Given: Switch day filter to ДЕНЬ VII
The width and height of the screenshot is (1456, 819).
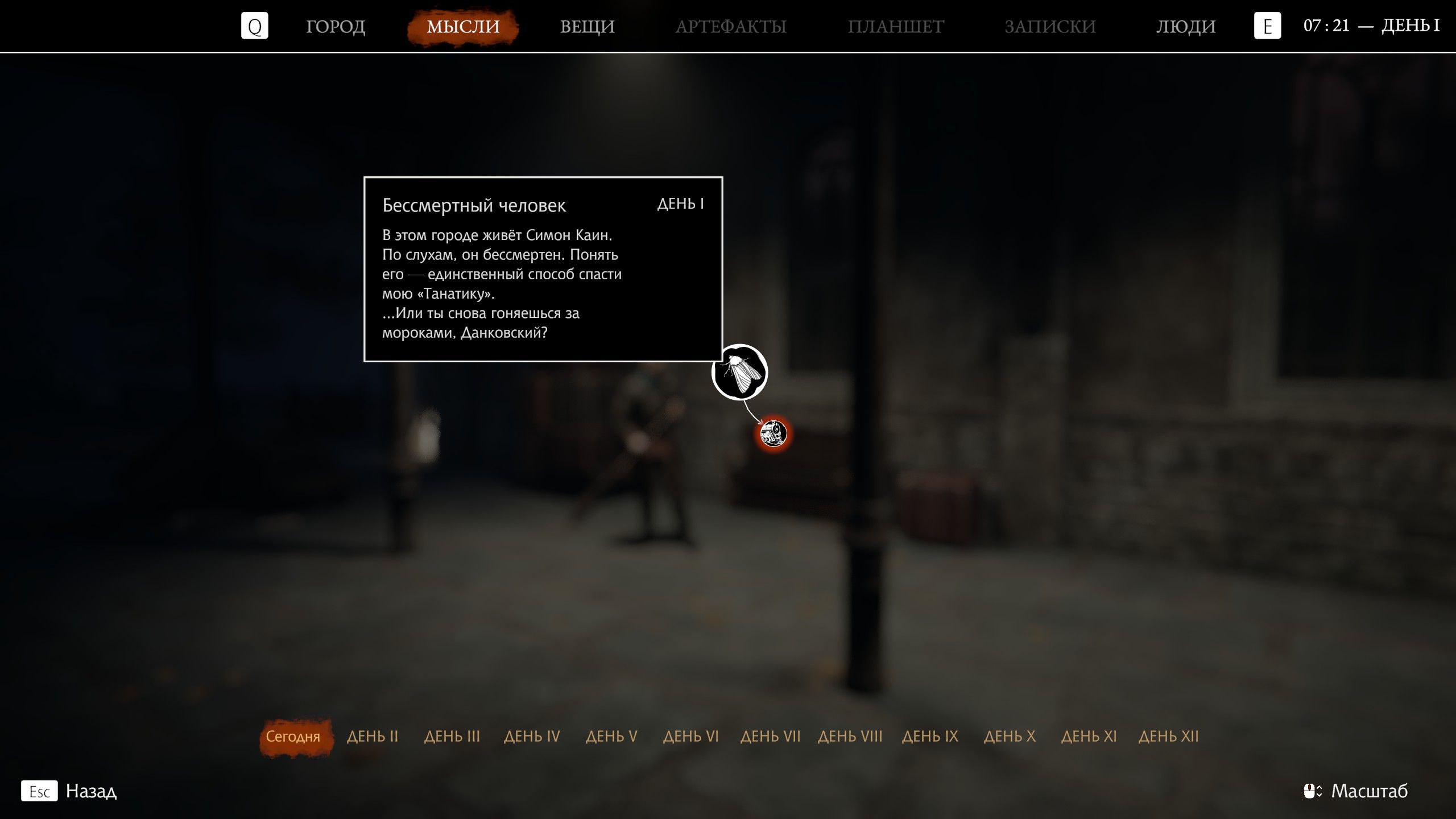Looking at the screenshot, I should pyautogui.click(x=771, y=736).
